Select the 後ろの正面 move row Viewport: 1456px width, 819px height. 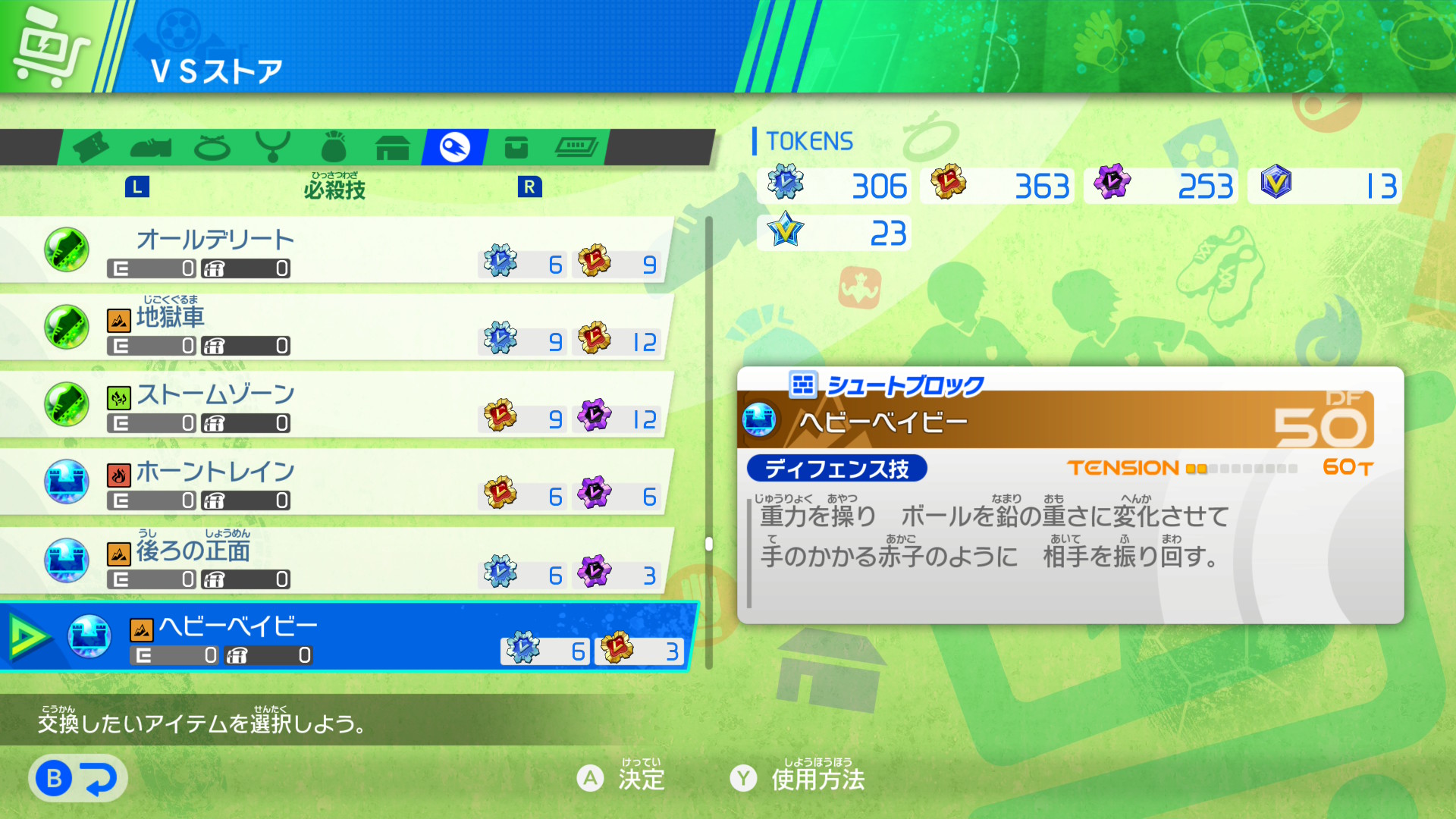(334, 561)
